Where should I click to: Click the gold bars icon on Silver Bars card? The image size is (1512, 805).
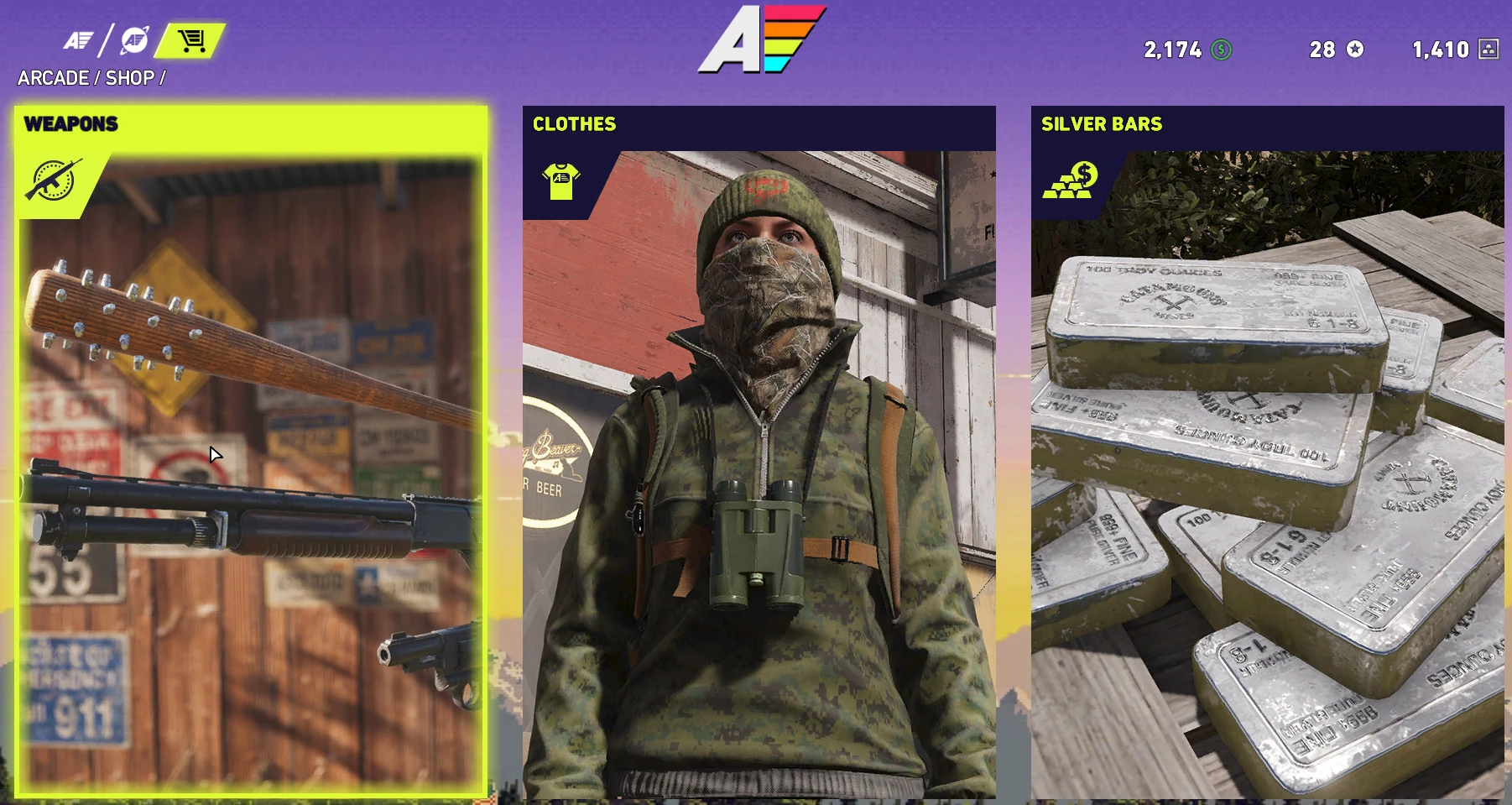[x=1067, y=178]
